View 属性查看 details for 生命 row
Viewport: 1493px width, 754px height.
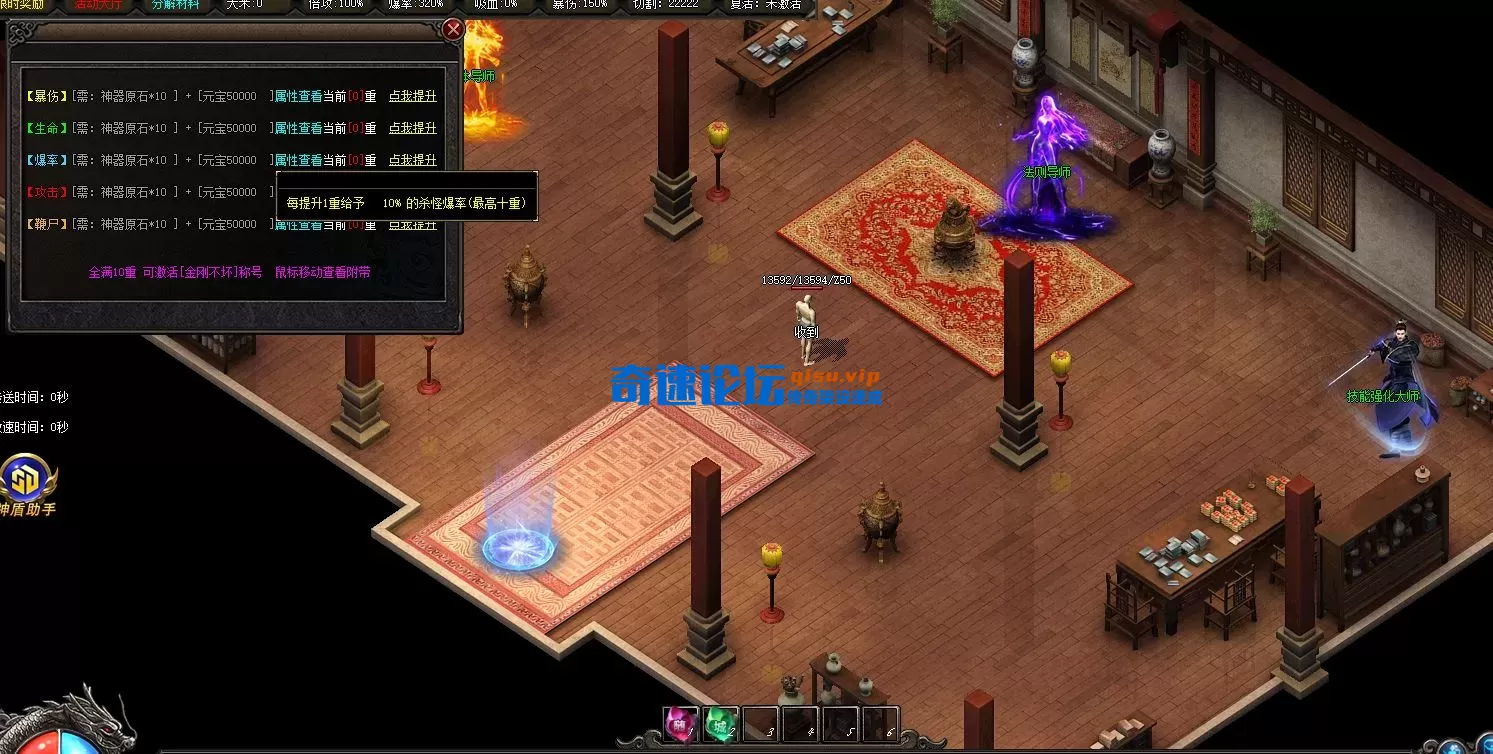[x=298, y=128]
